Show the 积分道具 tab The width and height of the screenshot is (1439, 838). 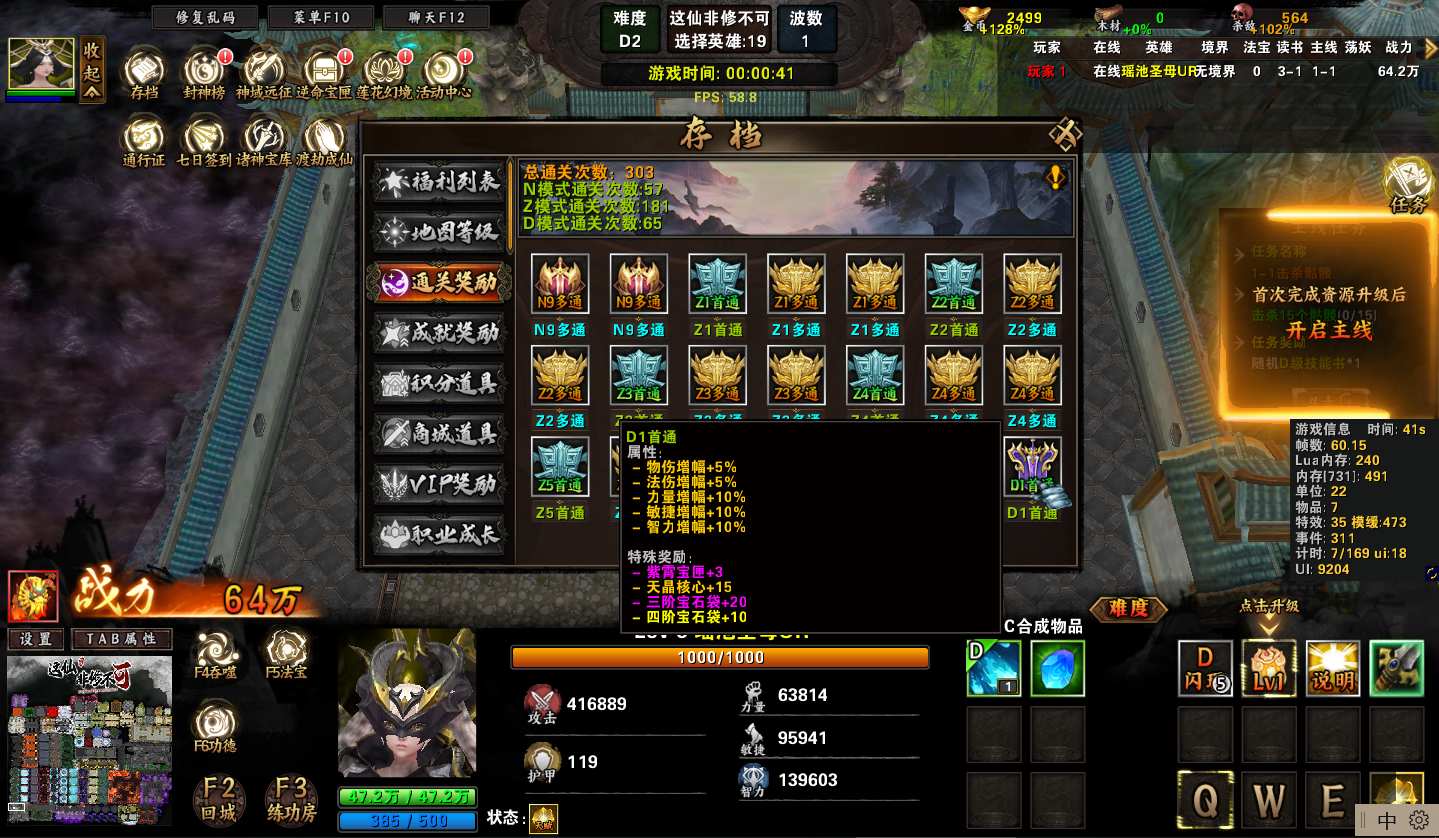point(440,383)
